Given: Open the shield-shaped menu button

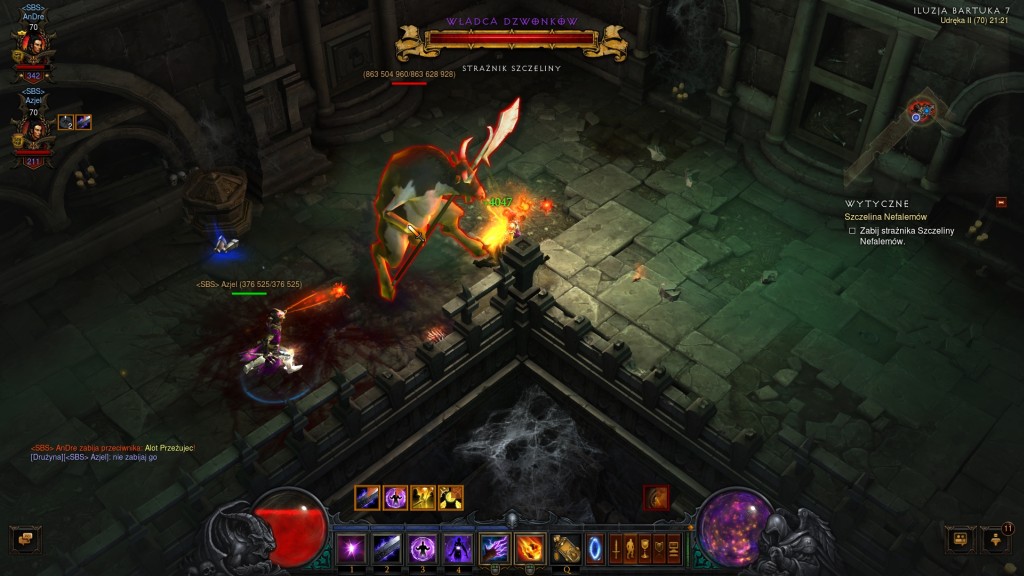Looking at the screenshot, I should coord(659,548).
